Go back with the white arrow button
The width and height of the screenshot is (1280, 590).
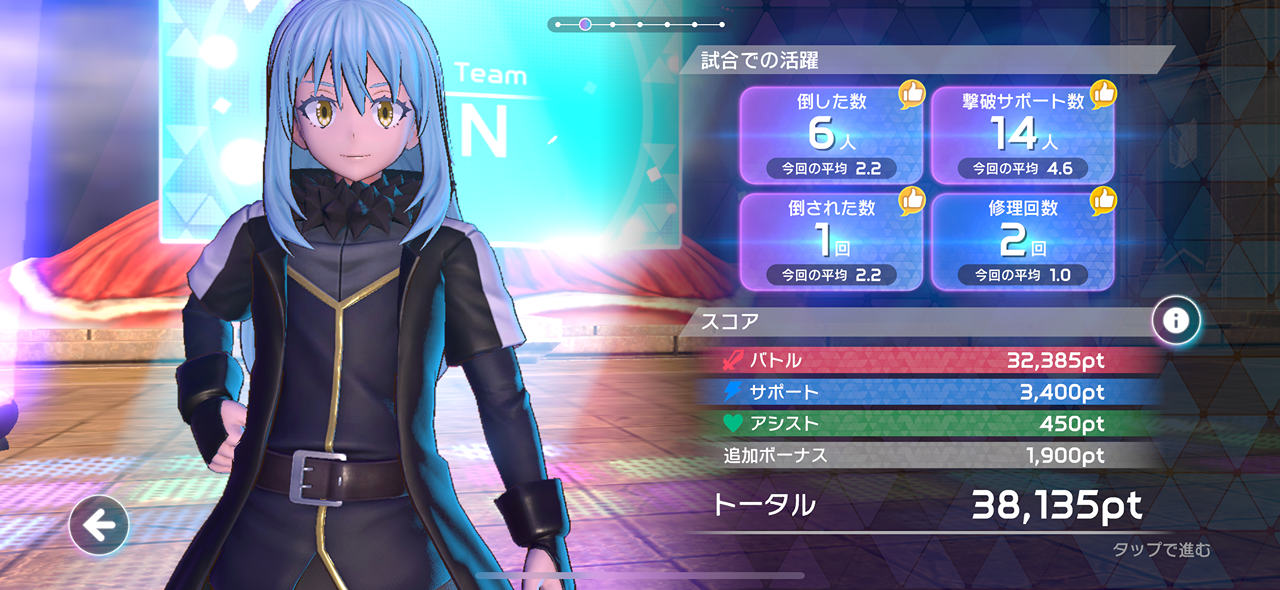coord(99,525)
